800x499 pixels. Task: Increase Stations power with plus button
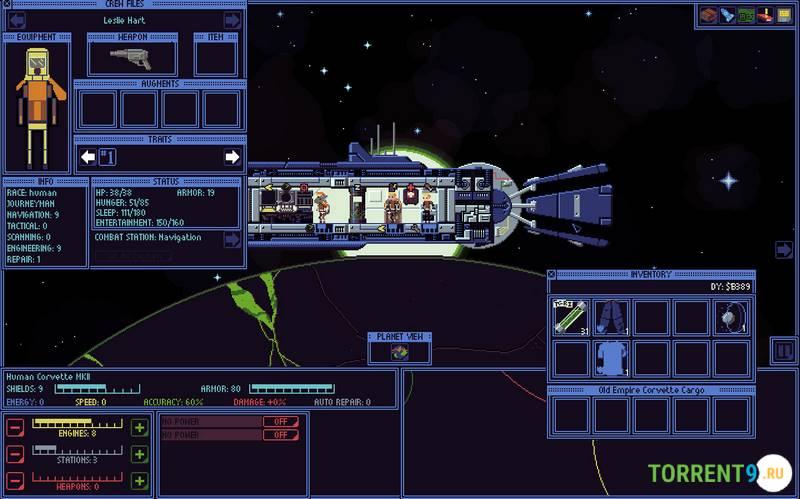tap(139, 454)
